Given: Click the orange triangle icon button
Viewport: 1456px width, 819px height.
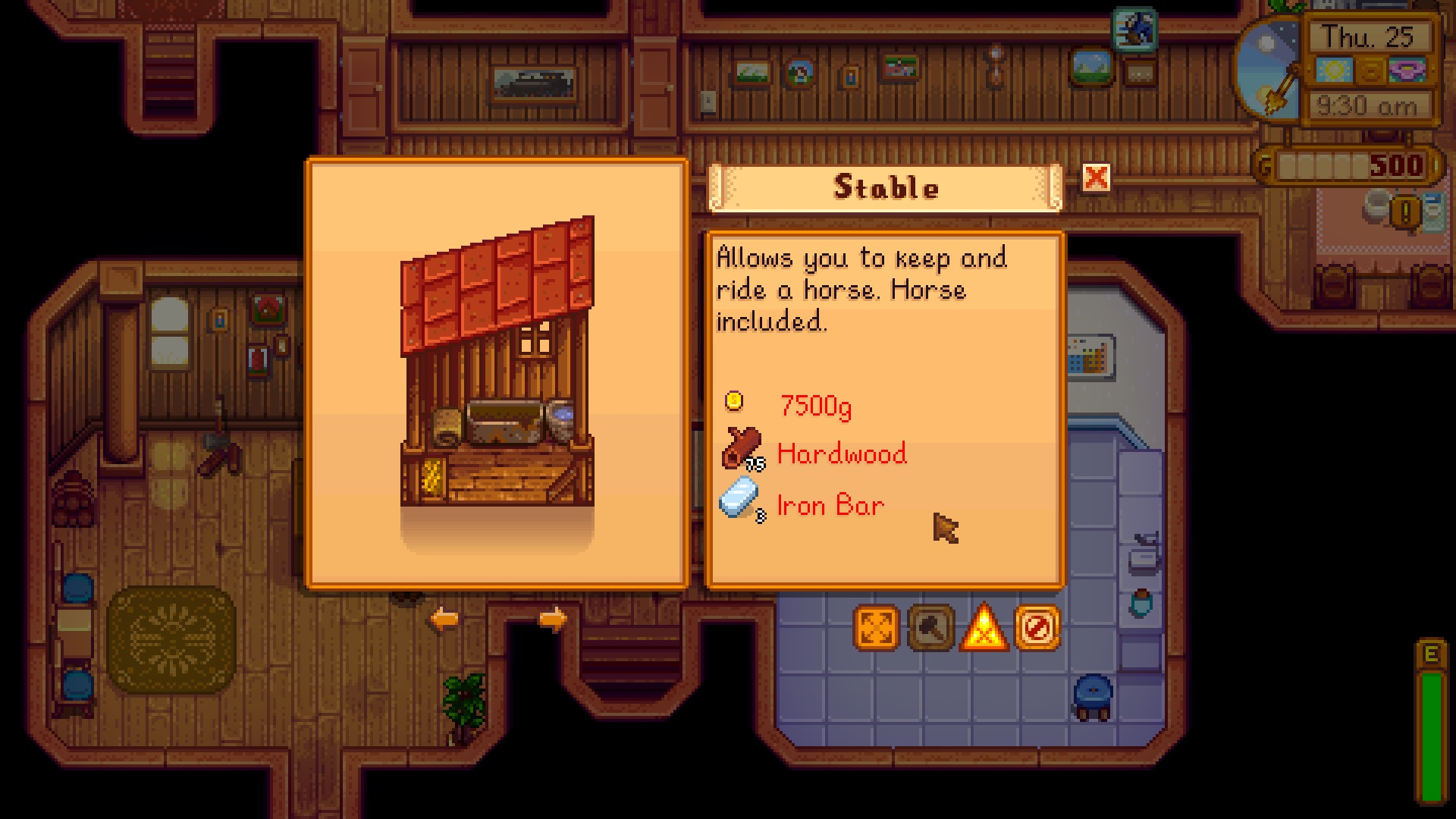Looking at the screenshot, I should point(984,628).
